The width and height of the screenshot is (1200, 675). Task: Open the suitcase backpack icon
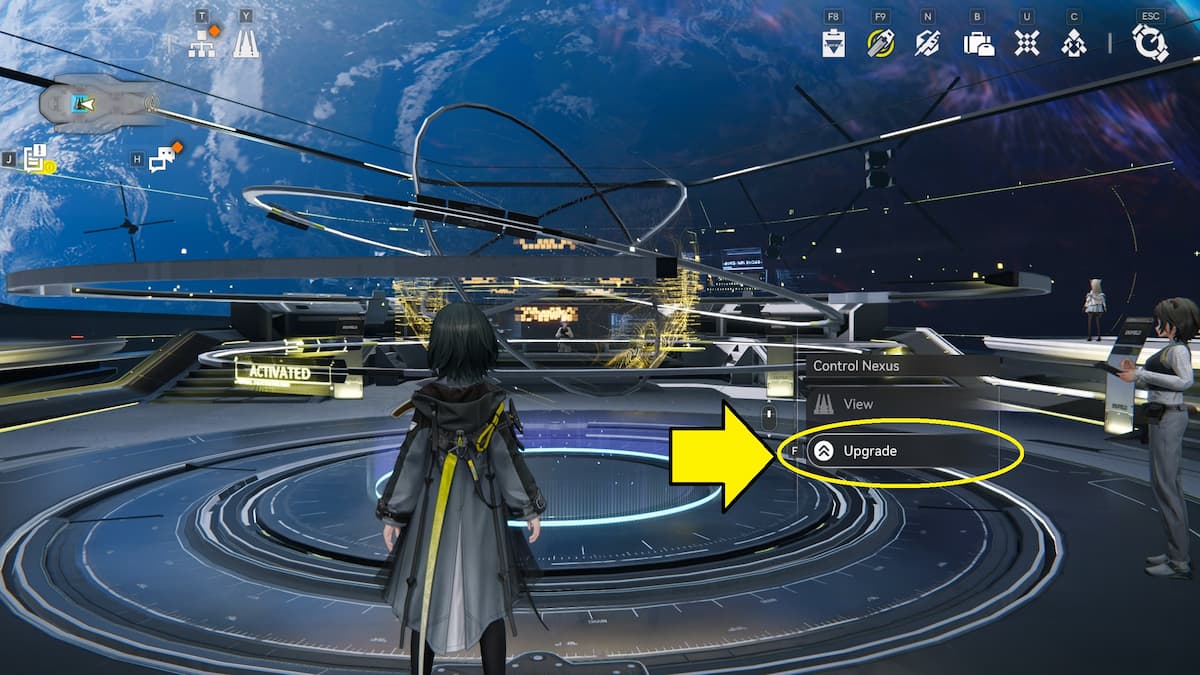coord(978,43)
